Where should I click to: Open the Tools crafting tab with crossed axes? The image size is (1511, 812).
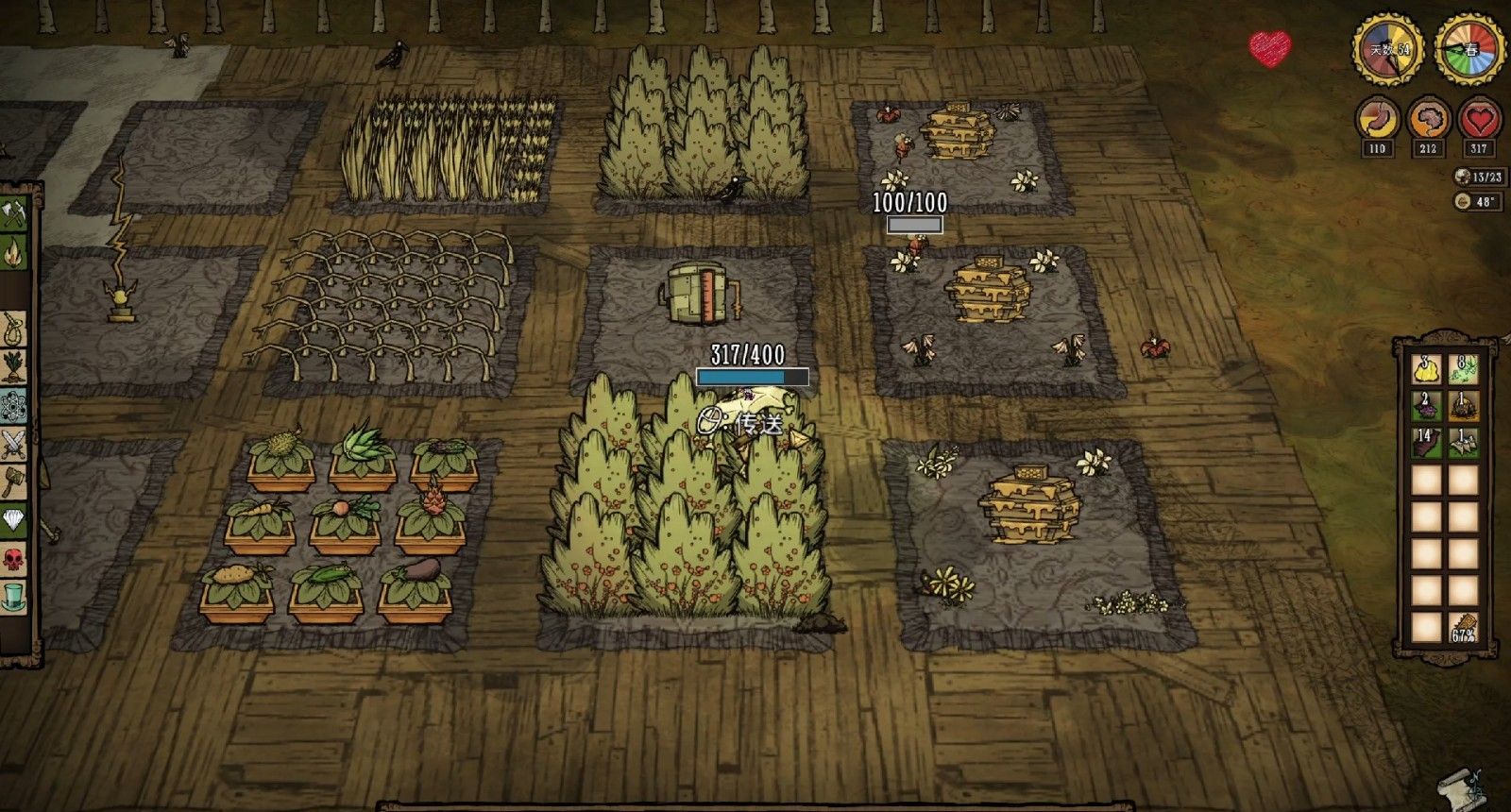(13, 215)
